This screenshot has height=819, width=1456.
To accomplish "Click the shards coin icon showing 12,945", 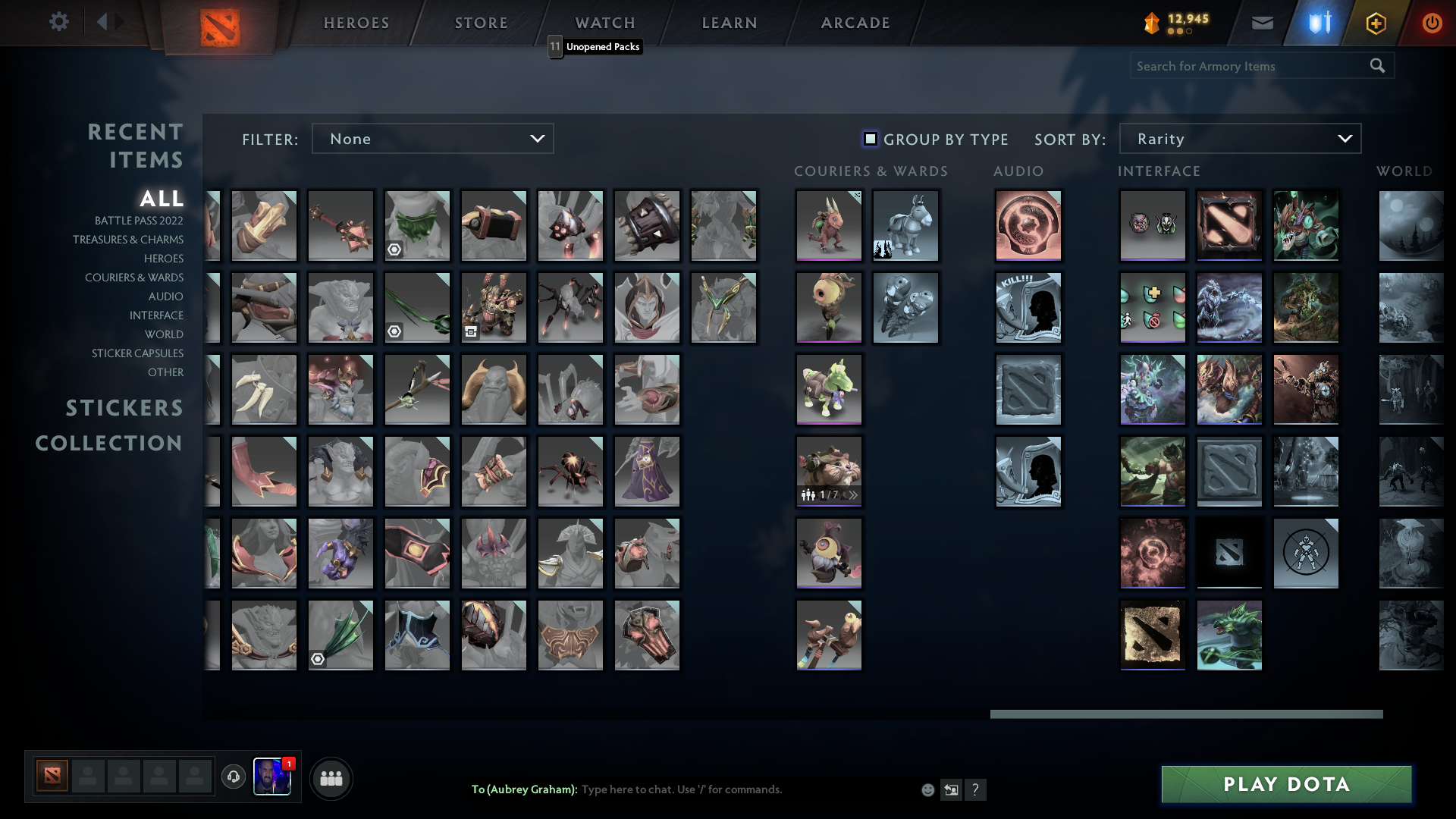I will [x=1151, y=23].
